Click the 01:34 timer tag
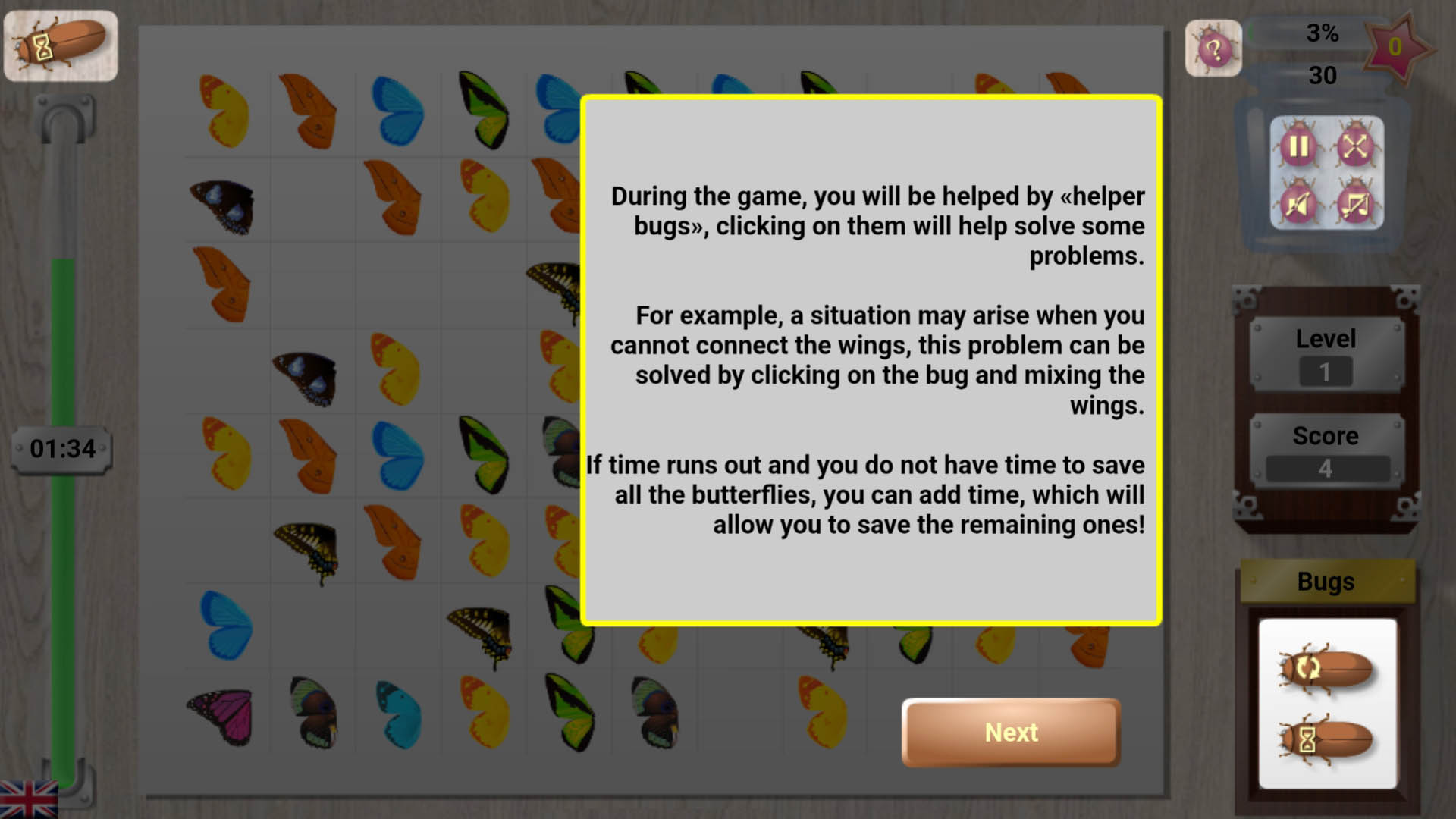The image size is (1456, 819). (x=61, y=448)
